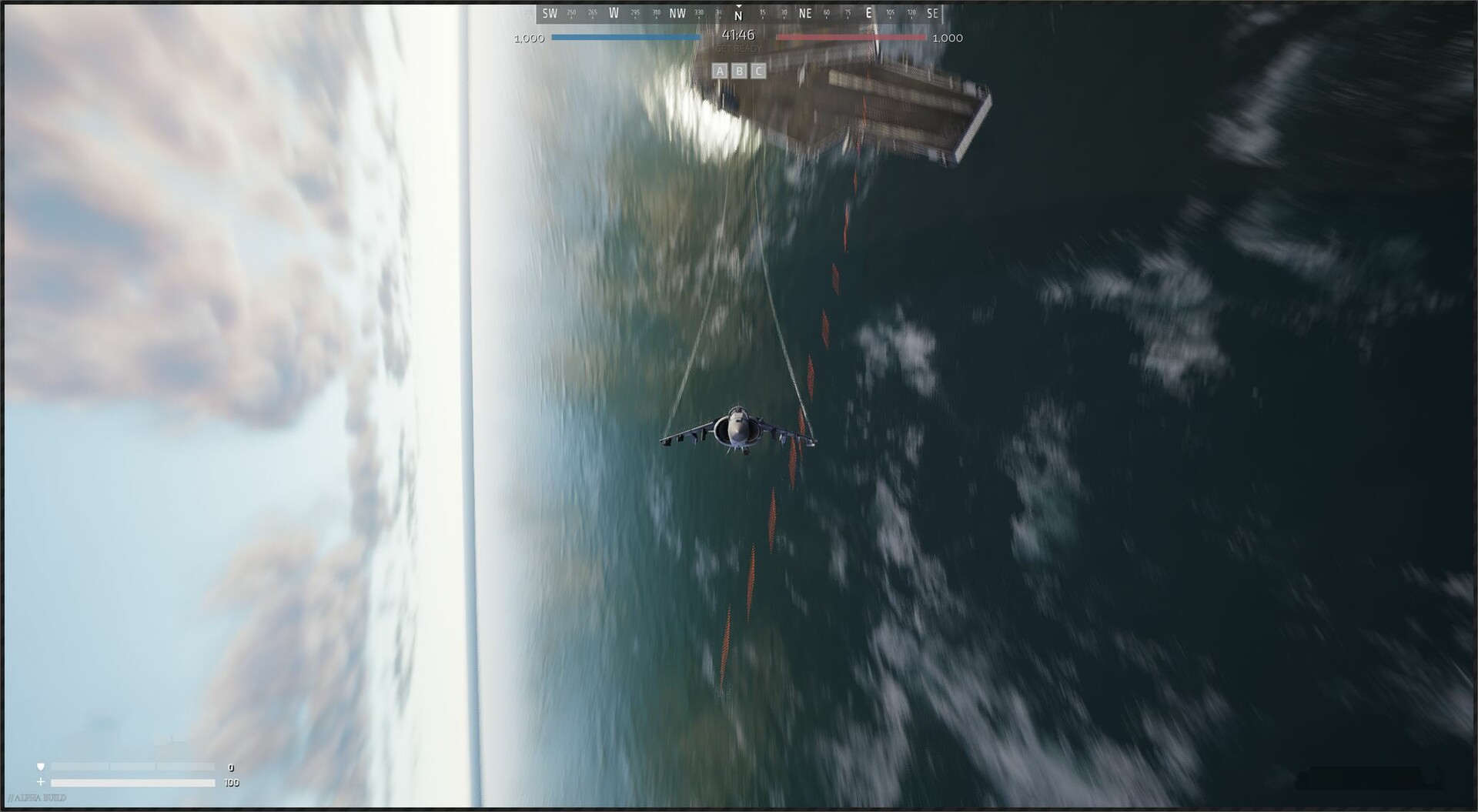Click the SW heading marker on the compass
This screenshot has height=812, width=1478.
coord(550,12)
